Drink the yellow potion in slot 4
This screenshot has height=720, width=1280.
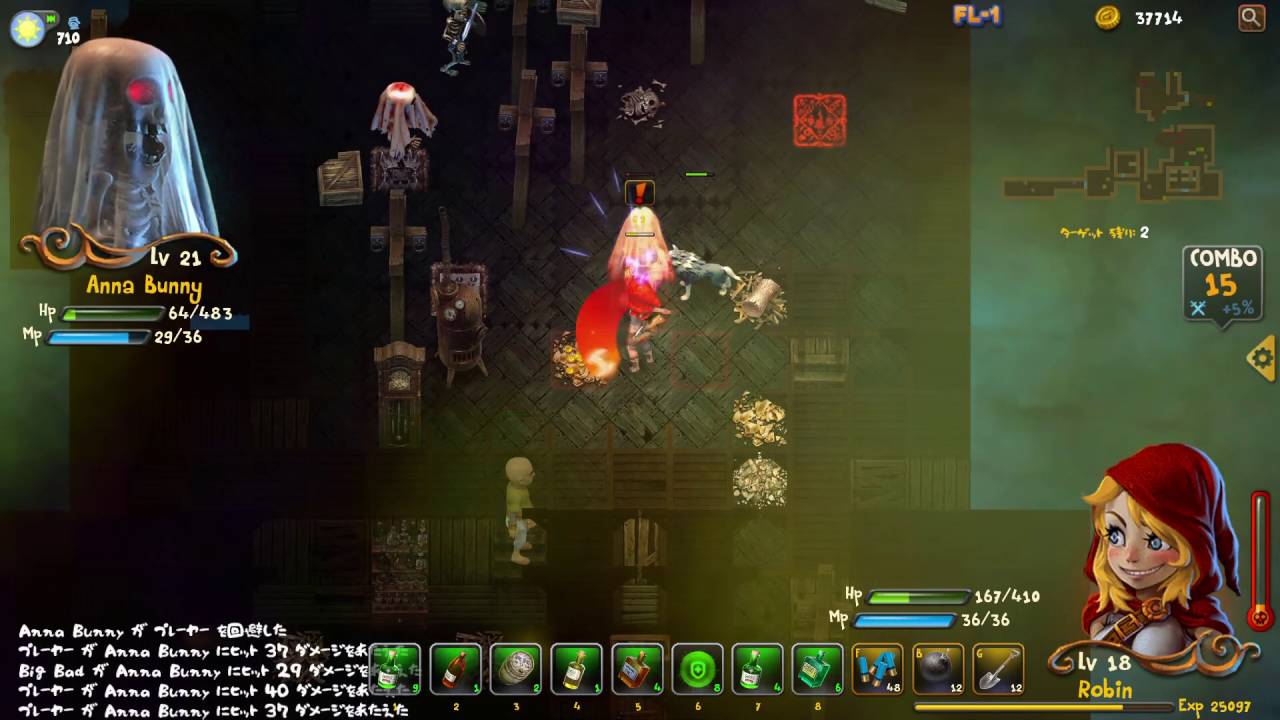(576, 669)
